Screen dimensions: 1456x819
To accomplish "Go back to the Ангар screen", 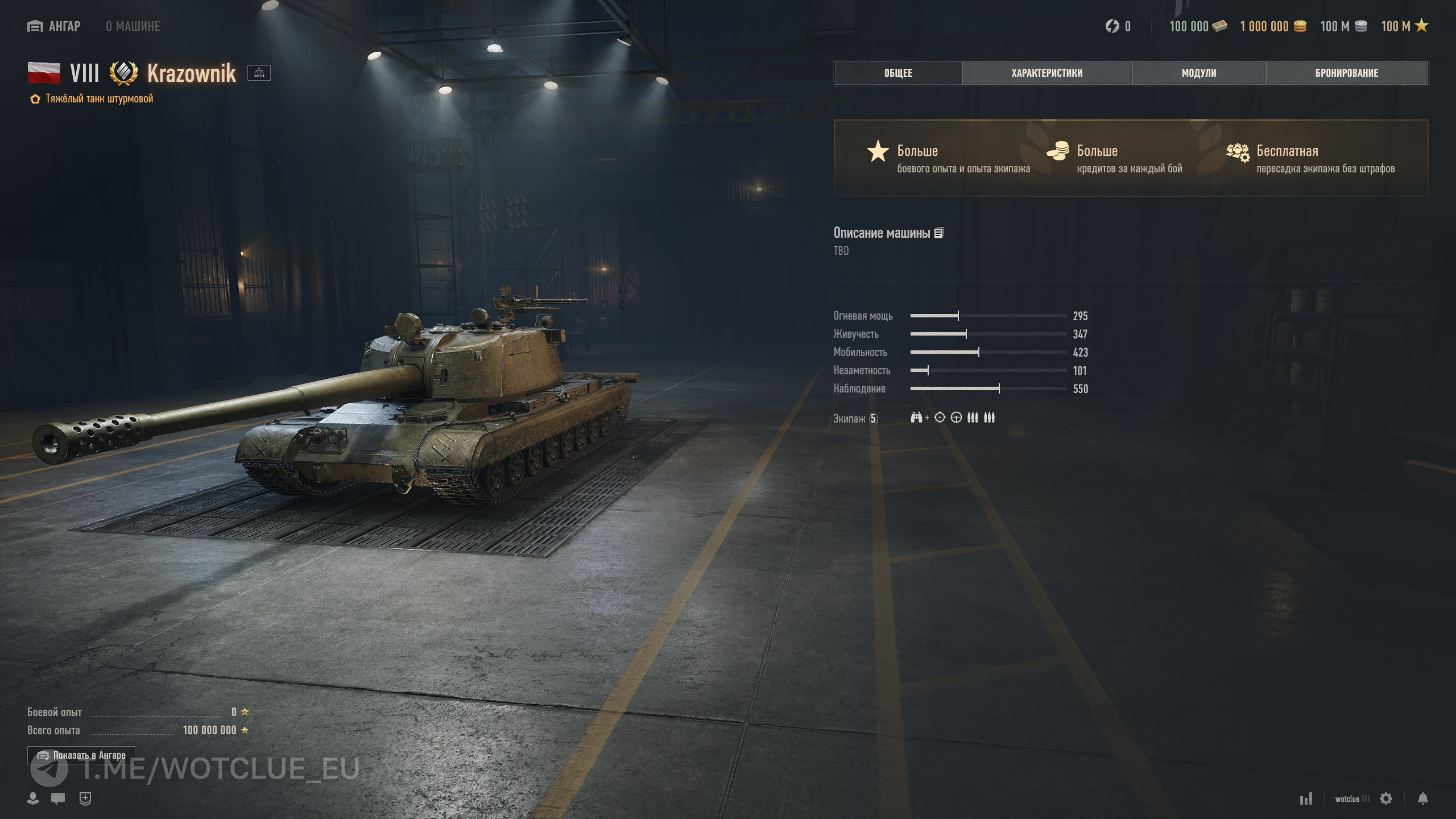I will point(54,26).
